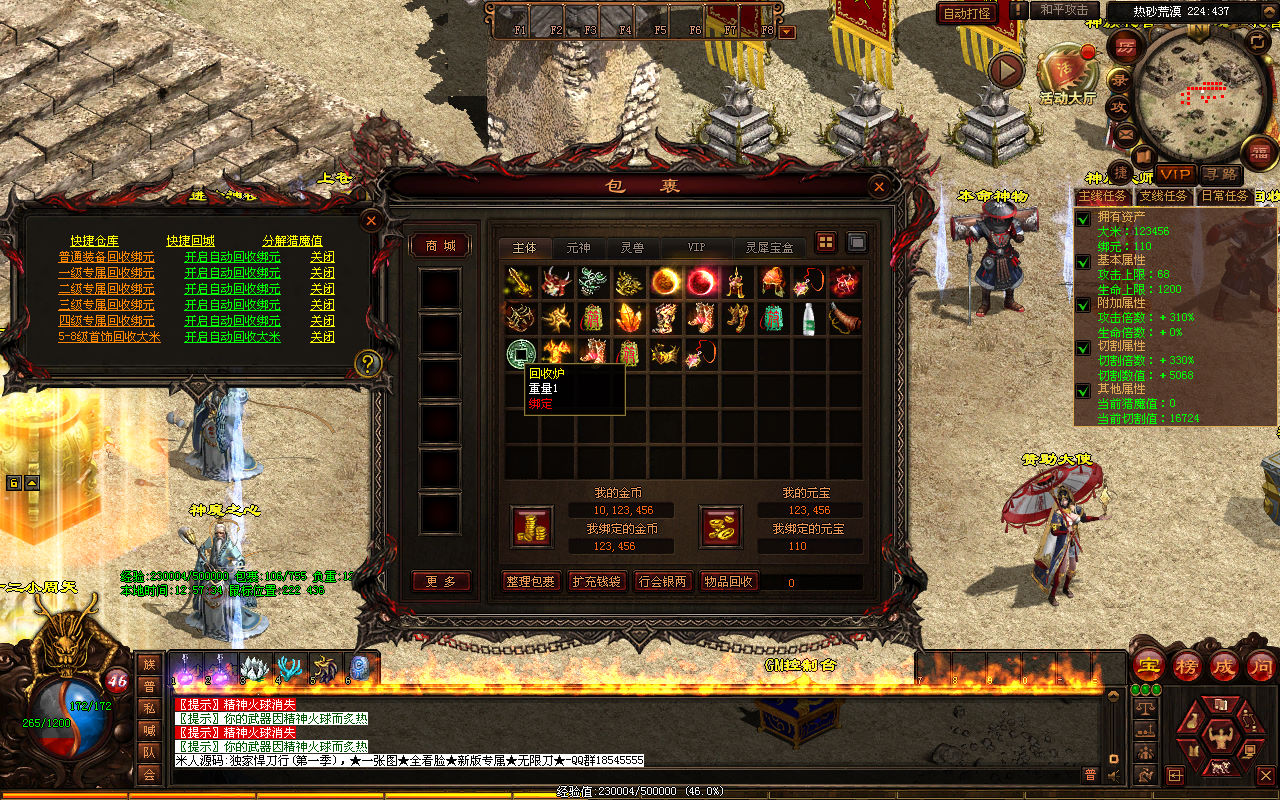Open 物品回收 item recycling

click(729, 581)
